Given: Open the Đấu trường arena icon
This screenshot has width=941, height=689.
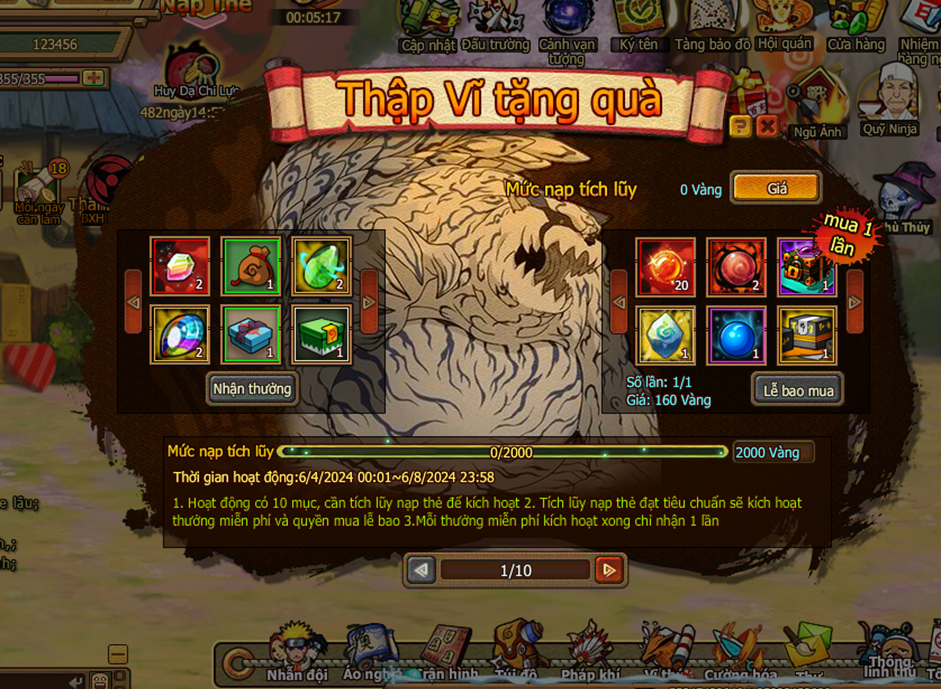Looking at the screenshot, I should coord(495,27).
